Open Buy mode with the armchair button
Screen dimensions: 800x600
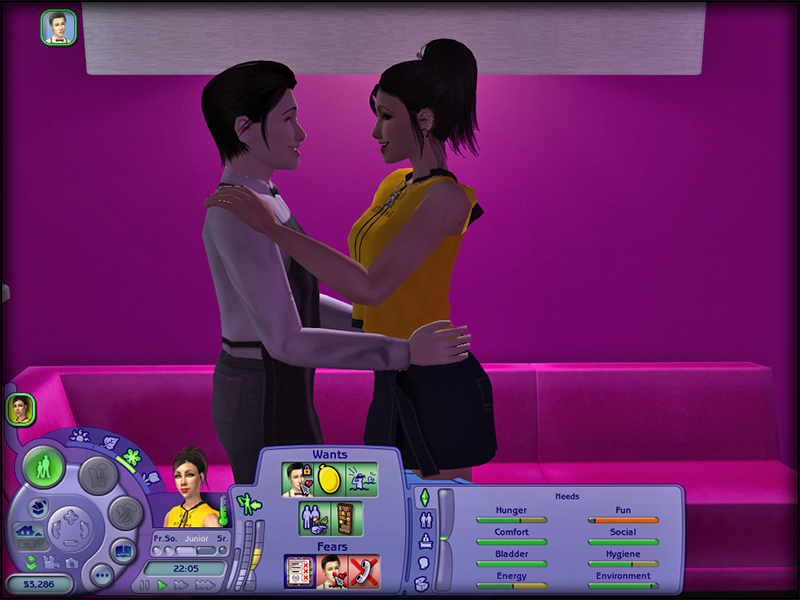click(x=98, y=474)
